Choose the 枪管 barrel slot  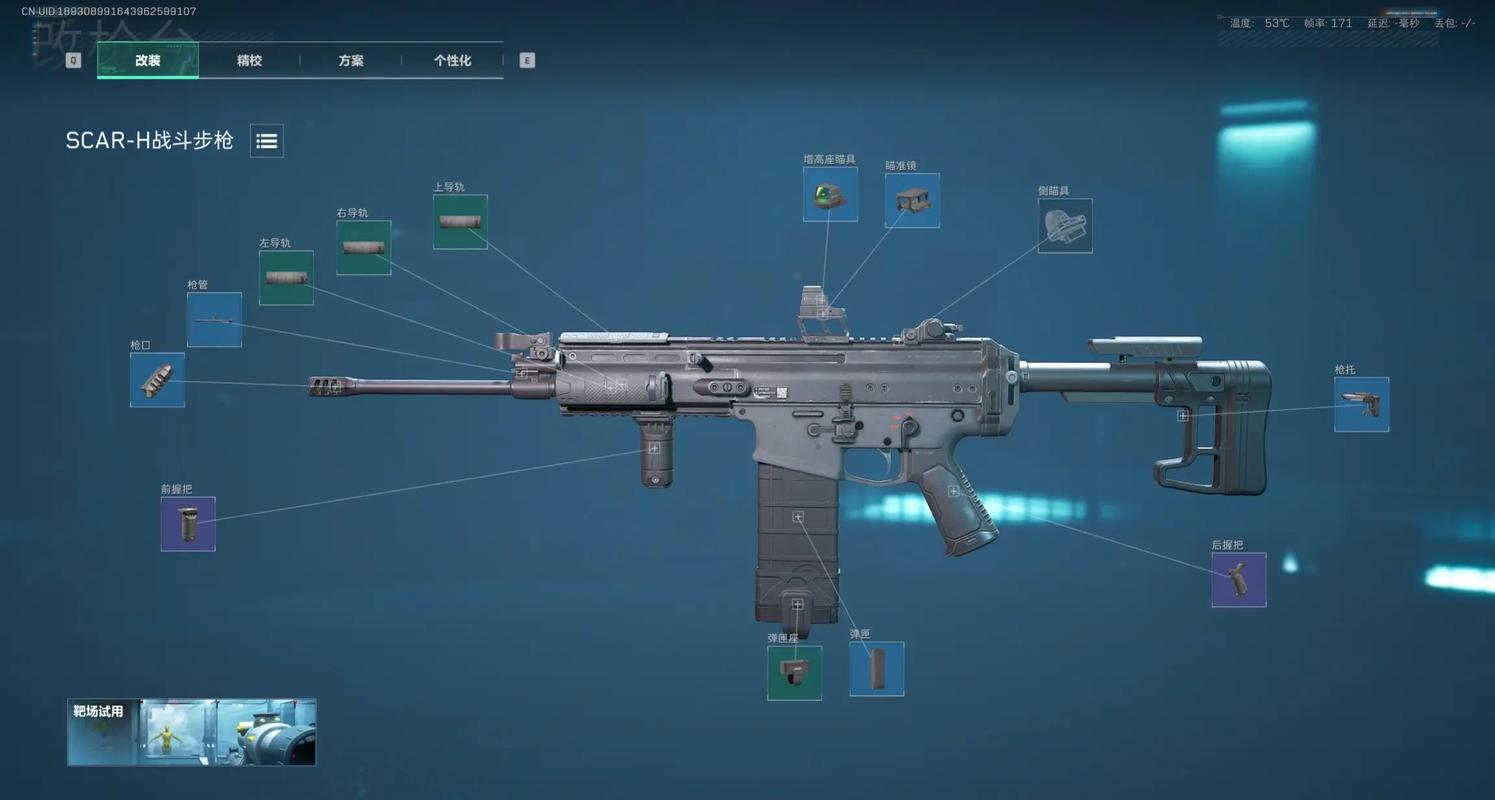tap(214, 320)
